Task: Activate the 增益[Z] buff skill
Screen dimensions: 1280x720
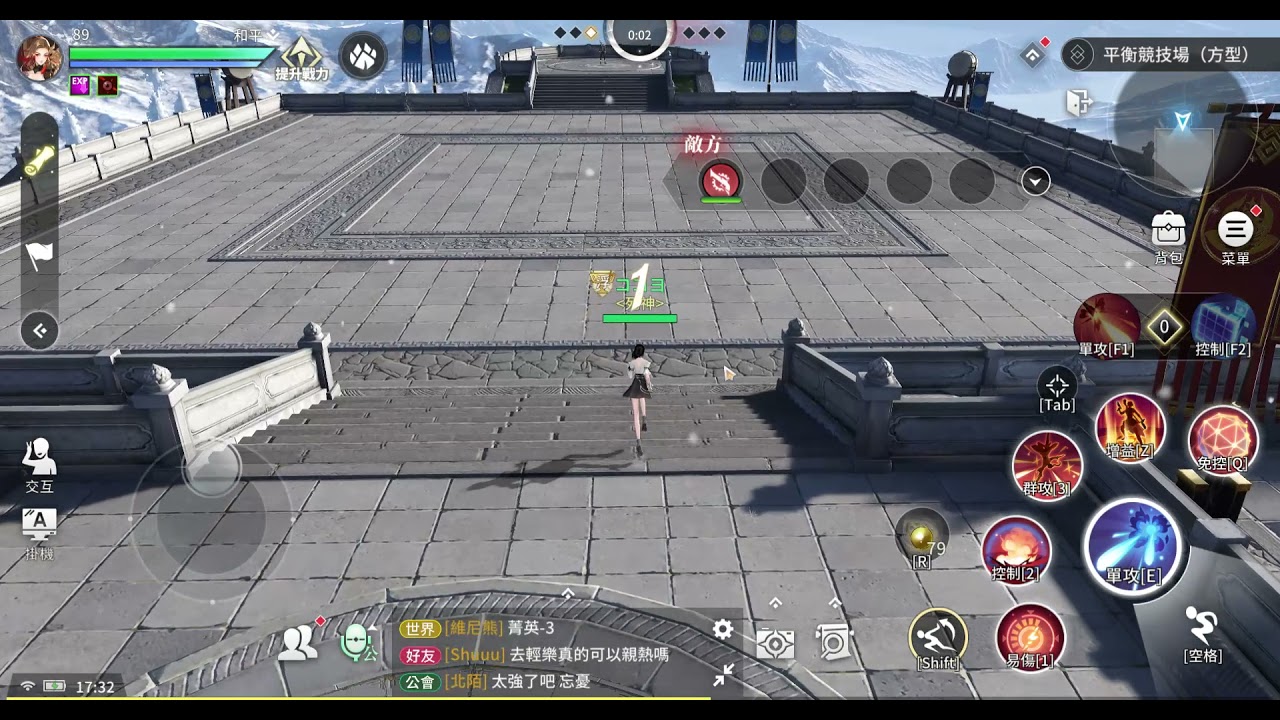Action: coord(1130,427)
